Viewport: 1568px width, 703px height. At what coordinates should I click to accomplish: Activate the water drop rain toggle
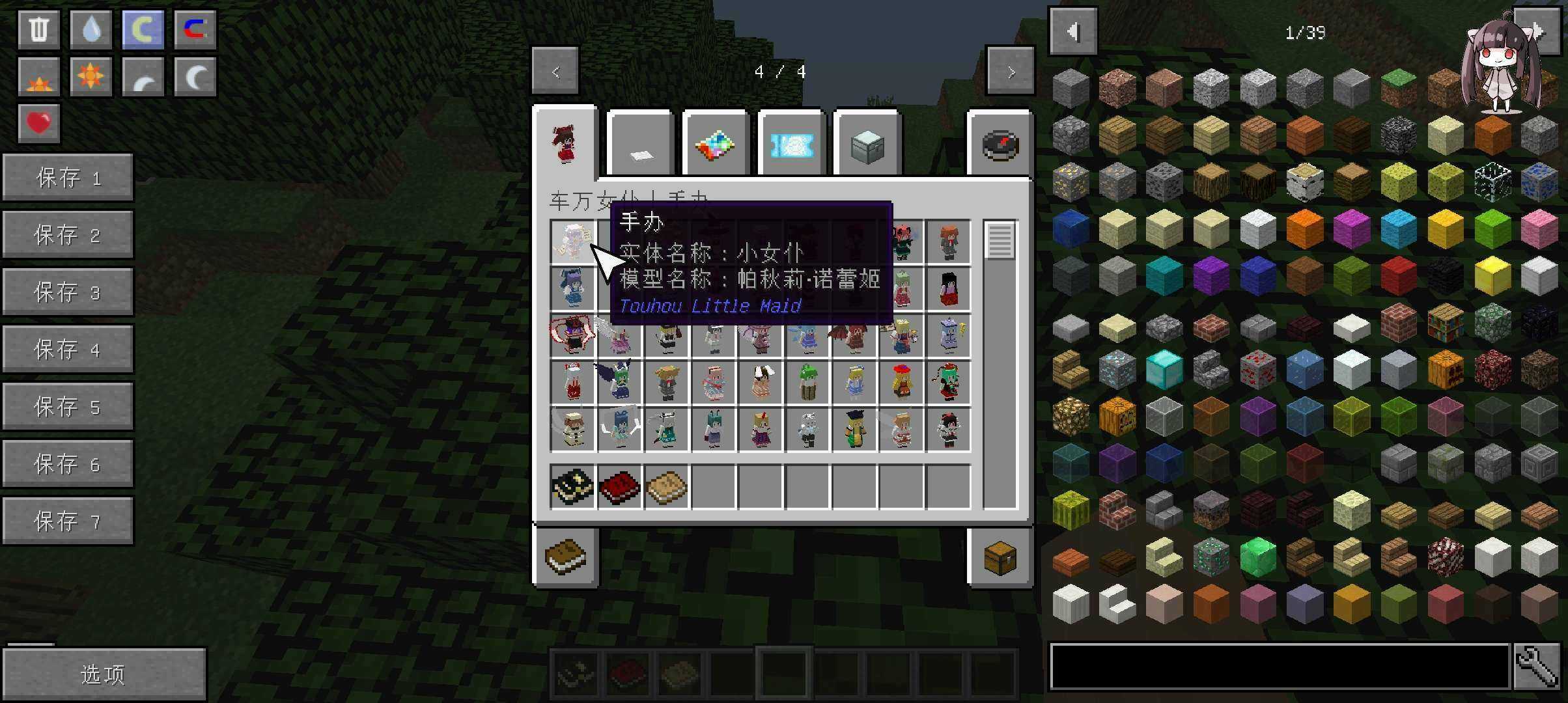coord(91,29)
